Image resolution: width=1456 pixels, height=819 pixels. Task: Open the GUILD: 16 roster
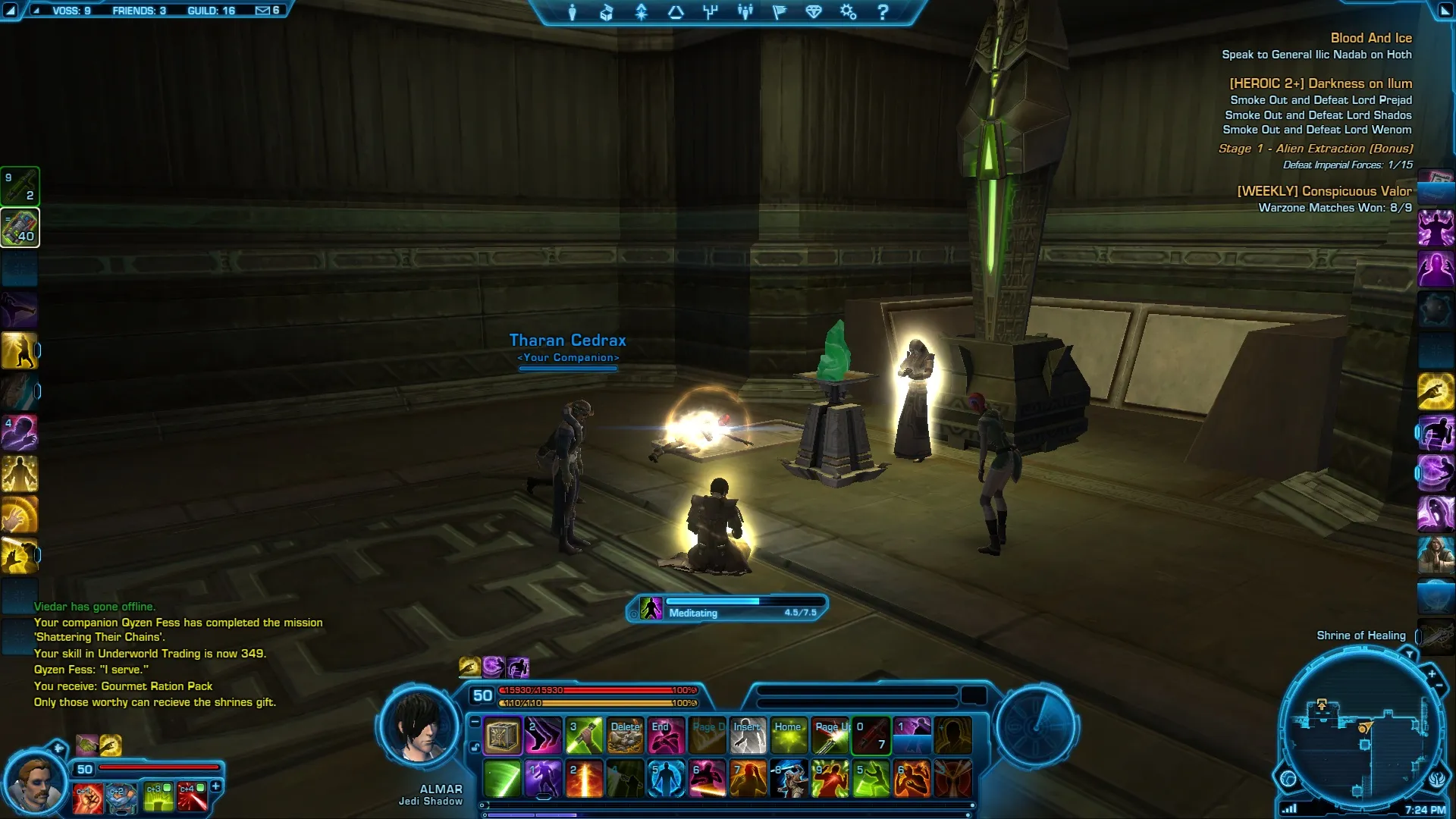click(211, 11)
